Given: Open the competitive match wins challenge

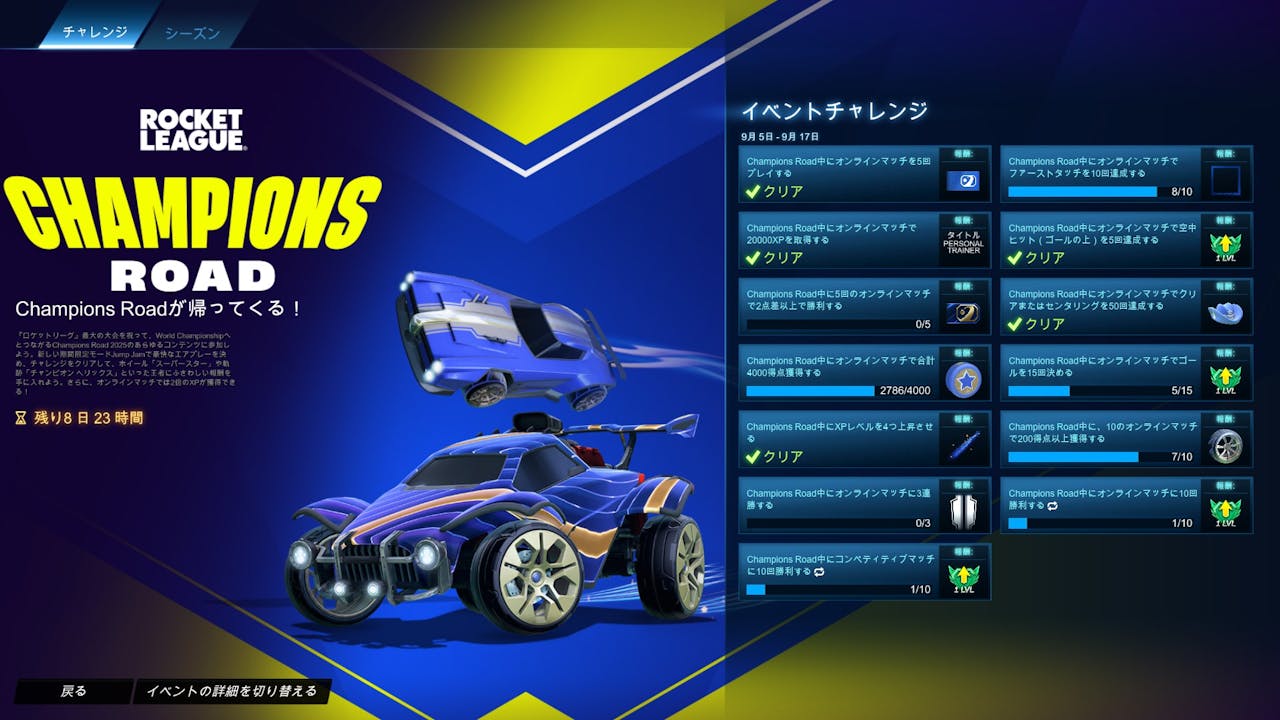Looking at the screenshot, I should point(840,571).
